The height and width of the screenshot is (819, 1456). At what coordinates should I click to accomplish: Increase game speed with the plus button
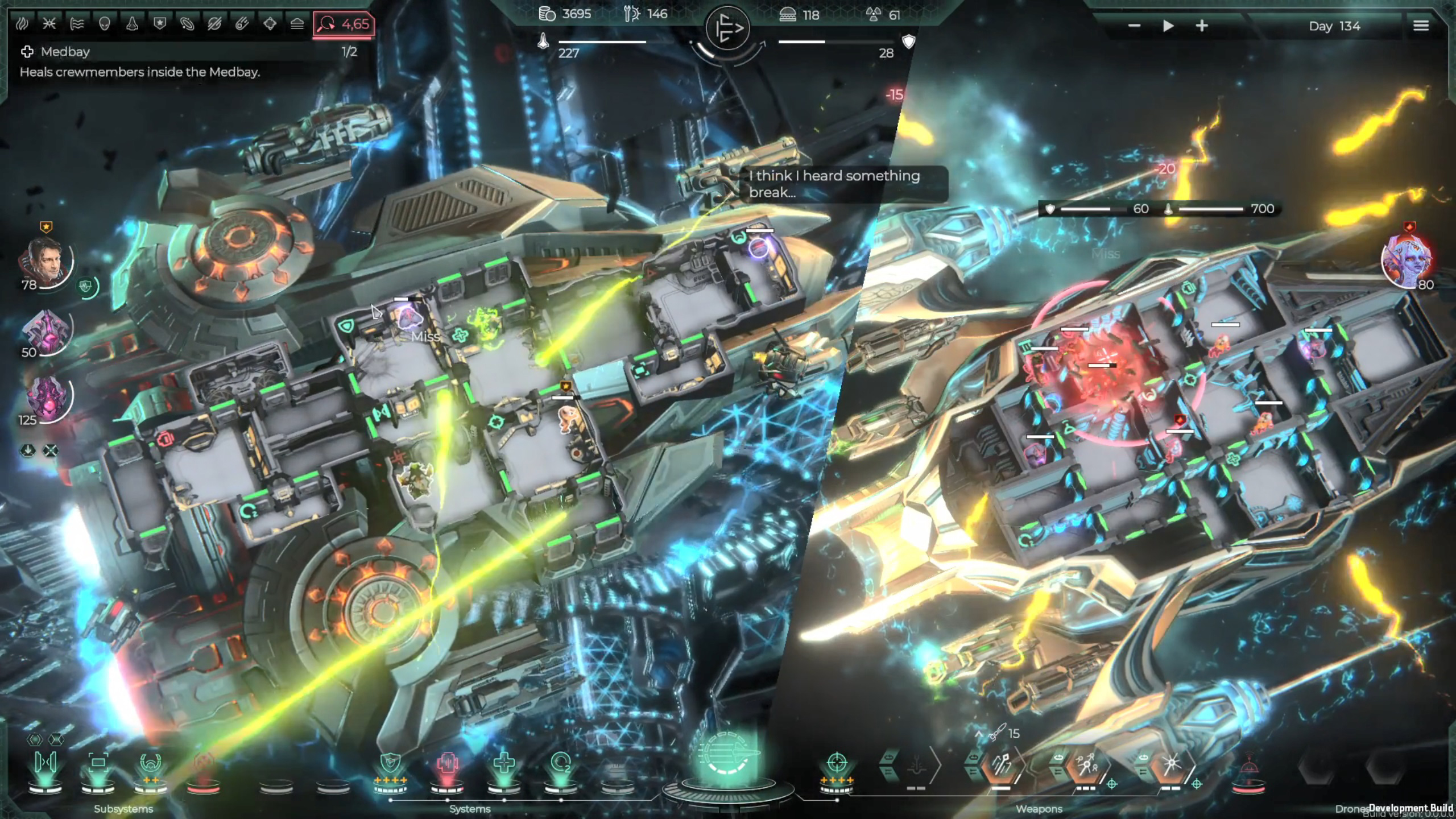(1202, 26)
